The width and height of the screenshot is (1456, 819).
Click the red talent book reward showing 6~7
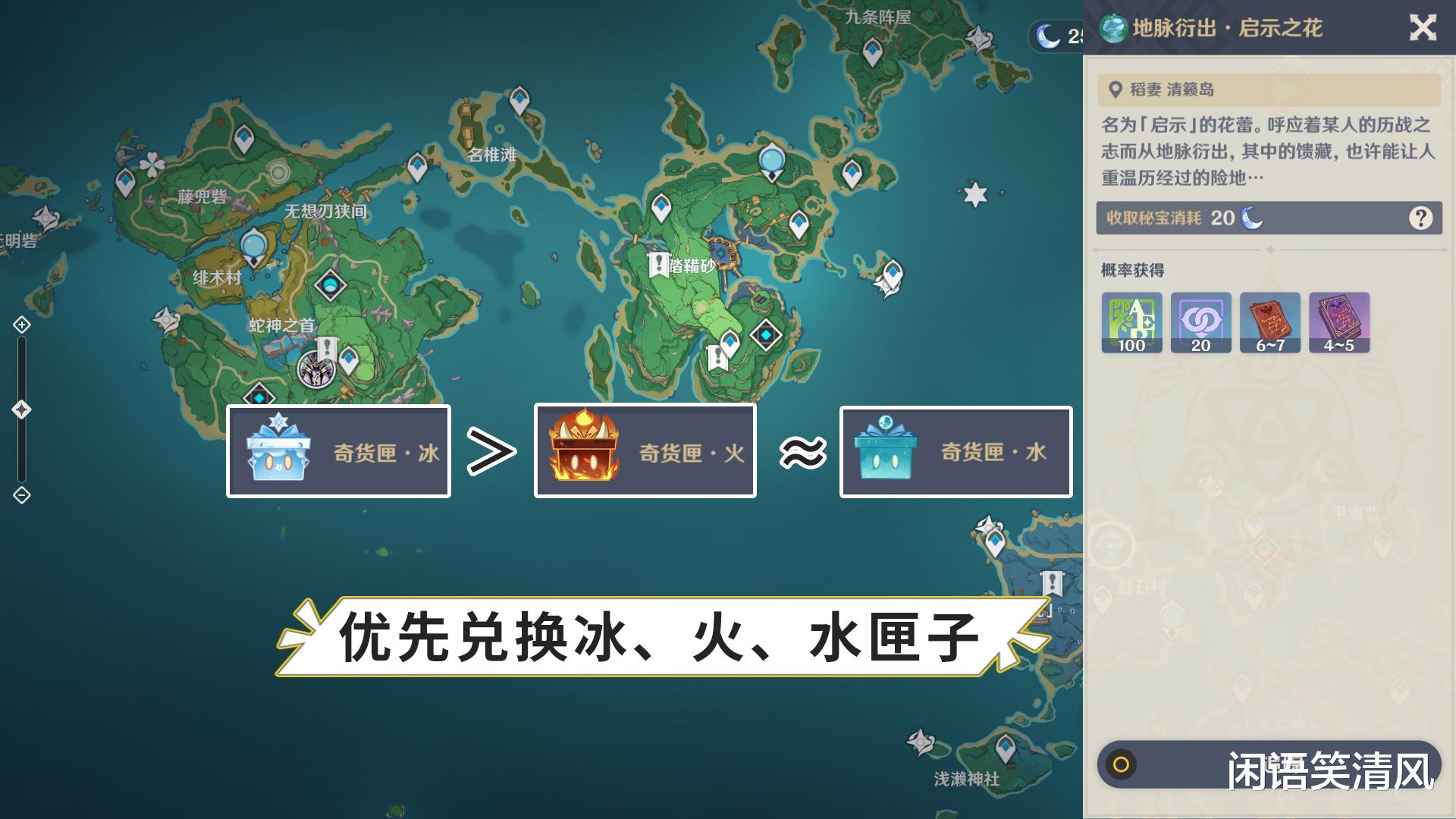(x=1270, y=322)
